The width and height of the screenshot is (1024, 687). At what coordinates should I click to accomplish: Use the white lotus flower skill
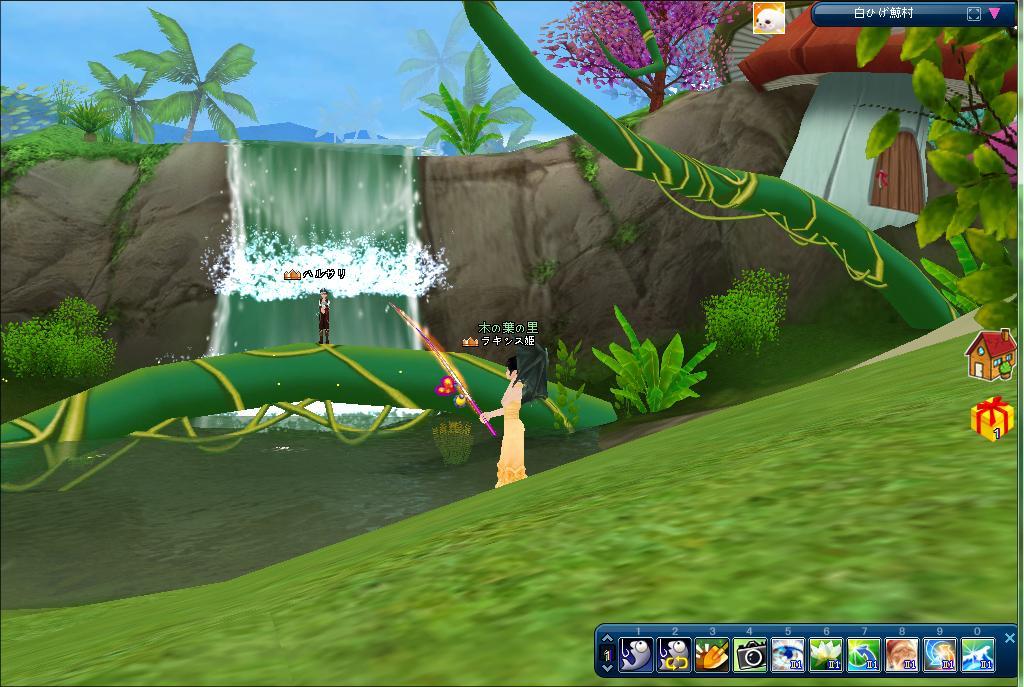click(x=826, y=655)
